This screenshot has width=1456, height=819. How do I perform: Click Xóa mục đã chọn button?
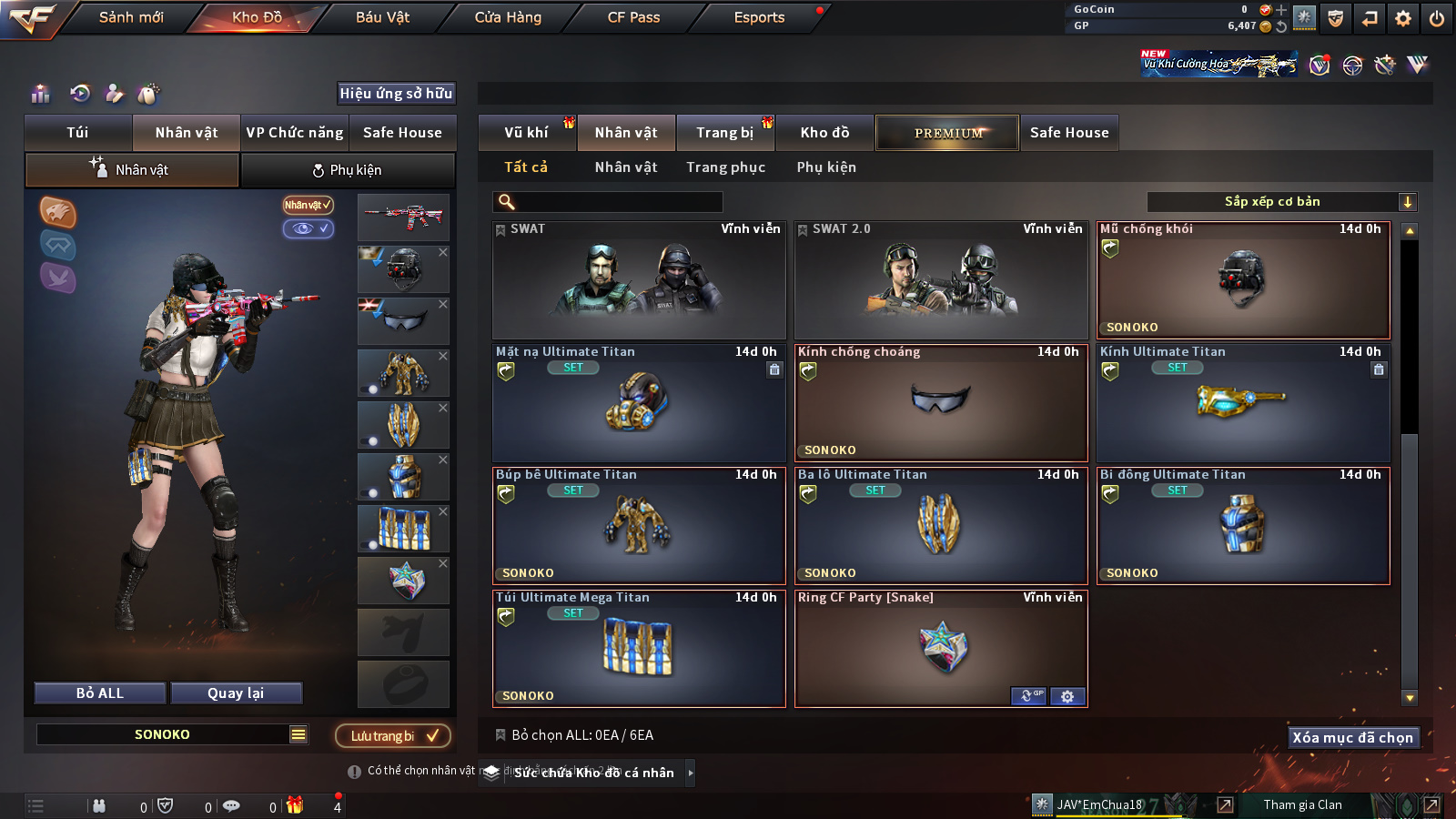1352,737
